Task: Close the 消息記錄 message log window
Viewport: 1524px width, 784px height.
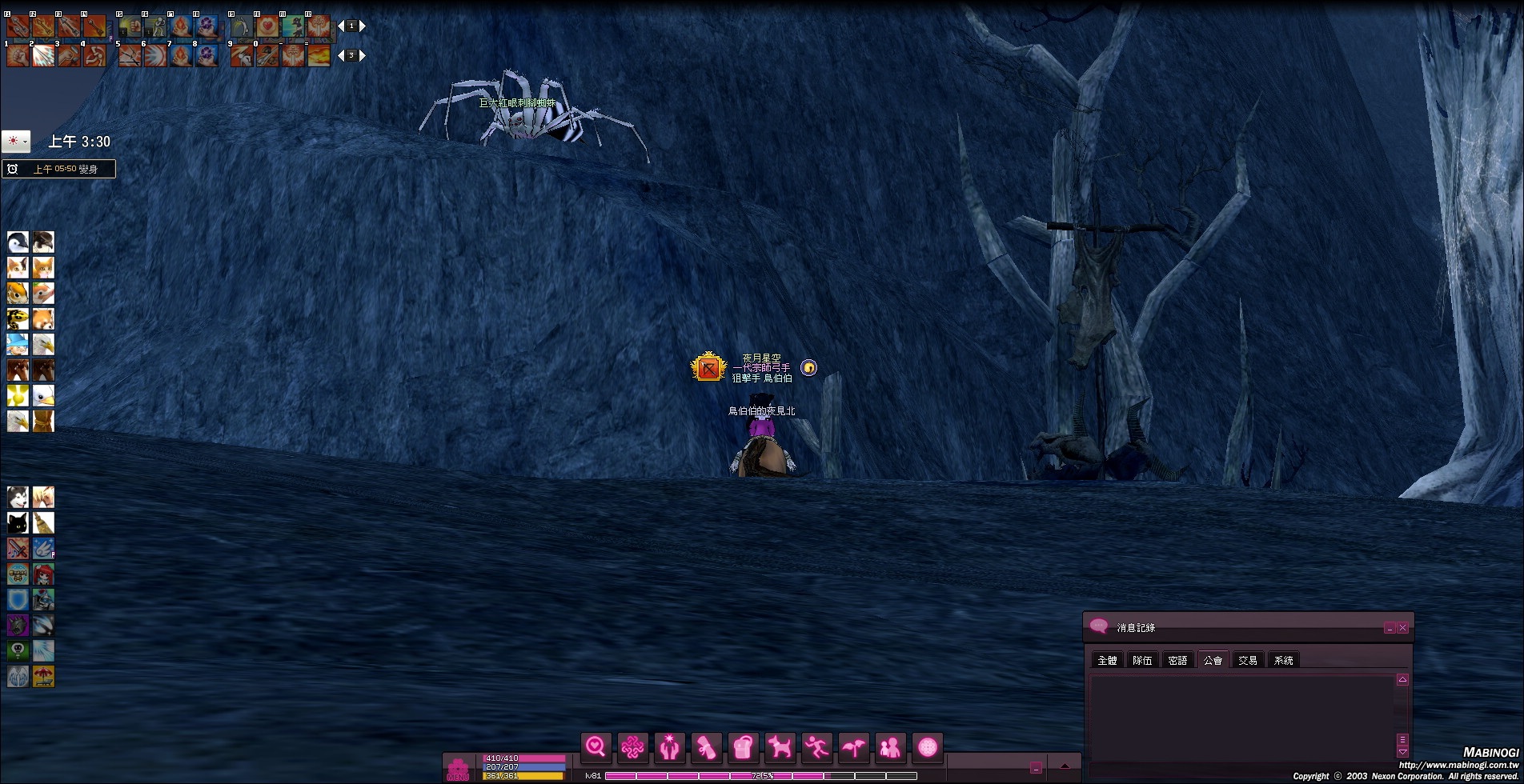Action: [1403, 628]
